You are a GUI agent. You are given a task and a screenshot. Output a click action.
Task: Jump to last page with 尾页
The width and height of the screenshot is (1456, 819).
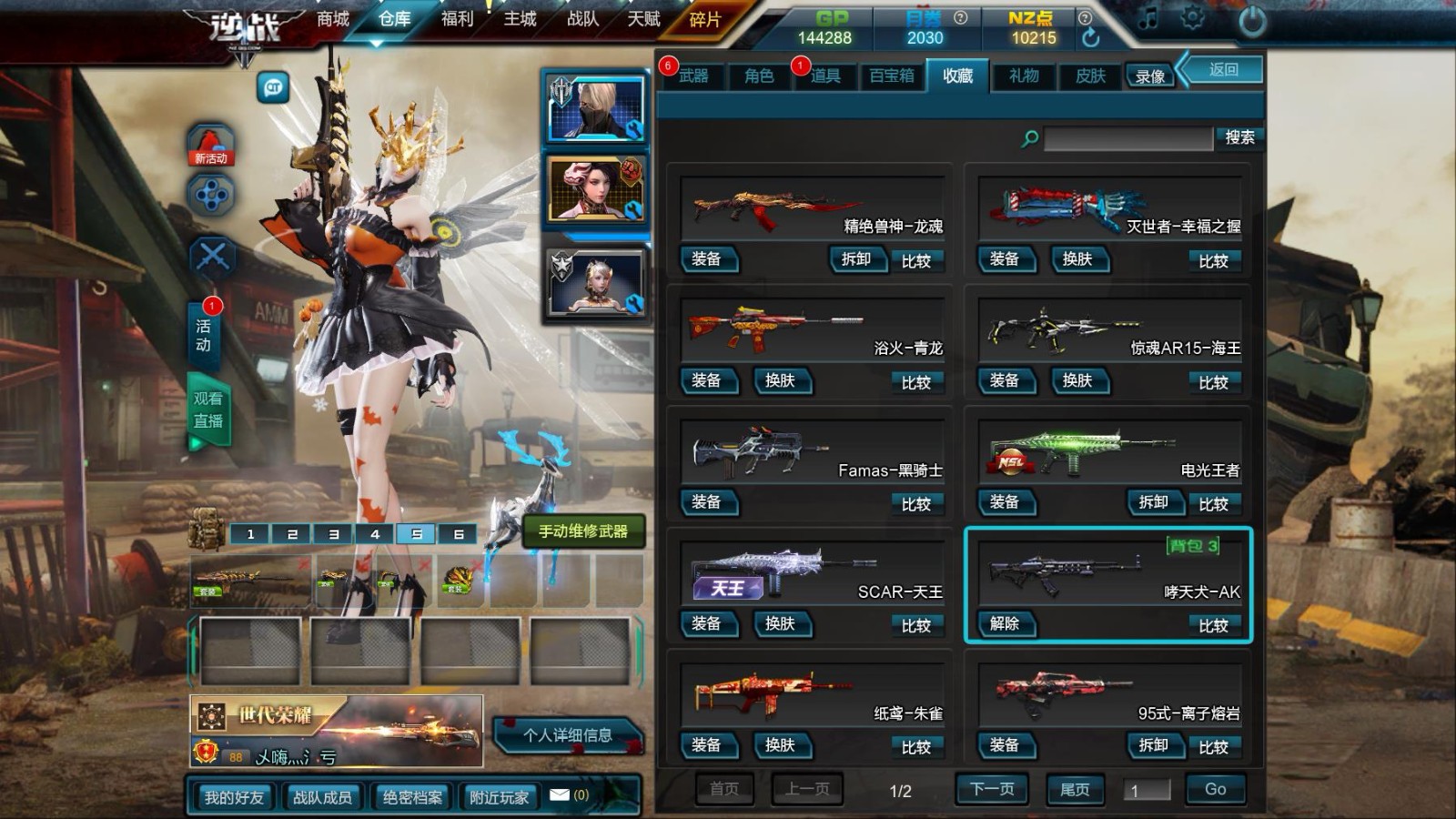(x=1075, y=789)
